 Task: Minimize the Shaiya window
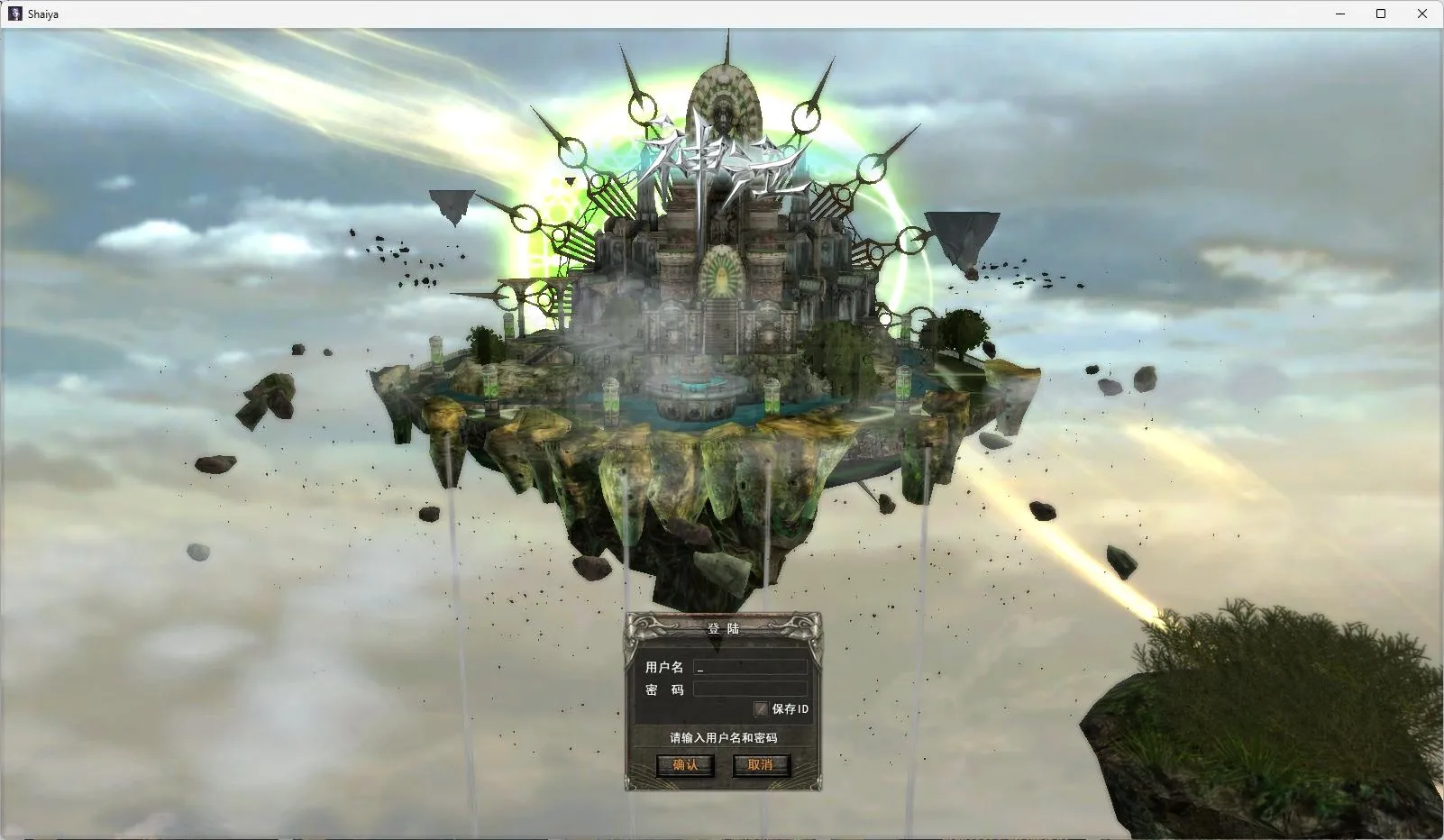[x=1340, y=14]
